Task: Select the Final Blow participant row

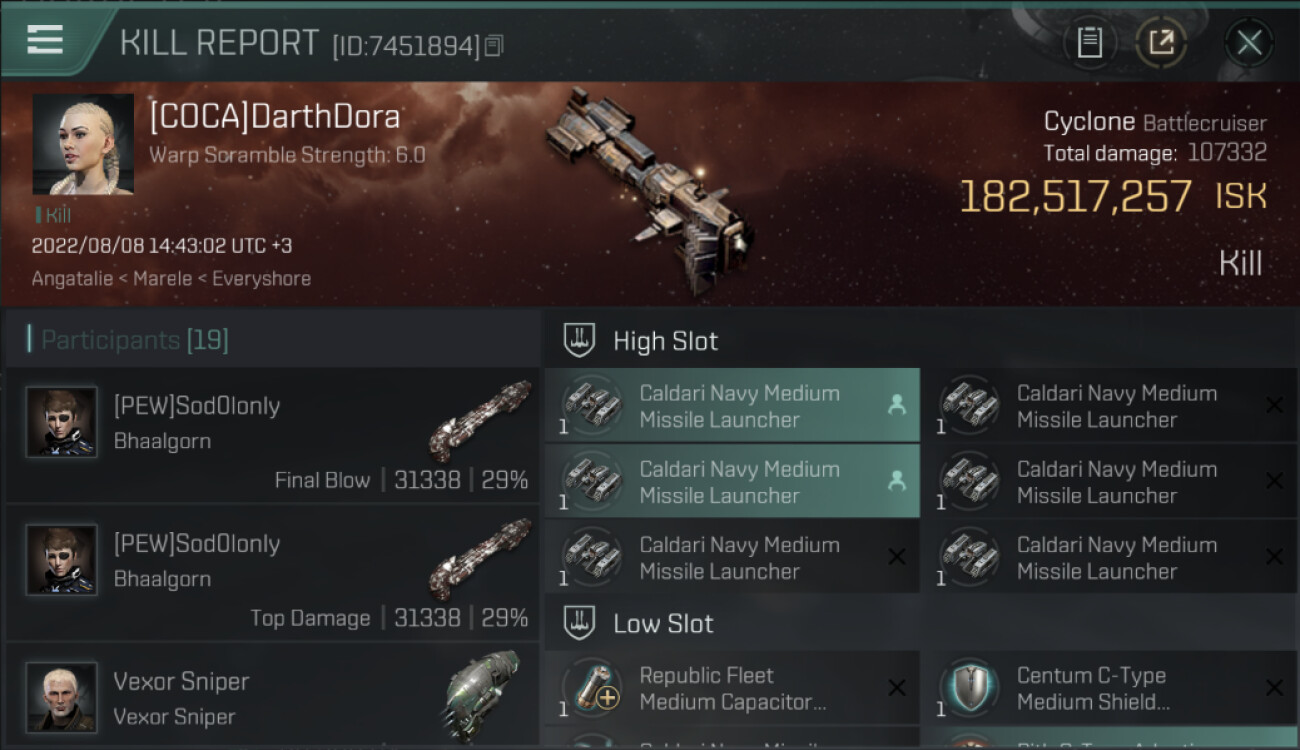Action: click(272, 435)
